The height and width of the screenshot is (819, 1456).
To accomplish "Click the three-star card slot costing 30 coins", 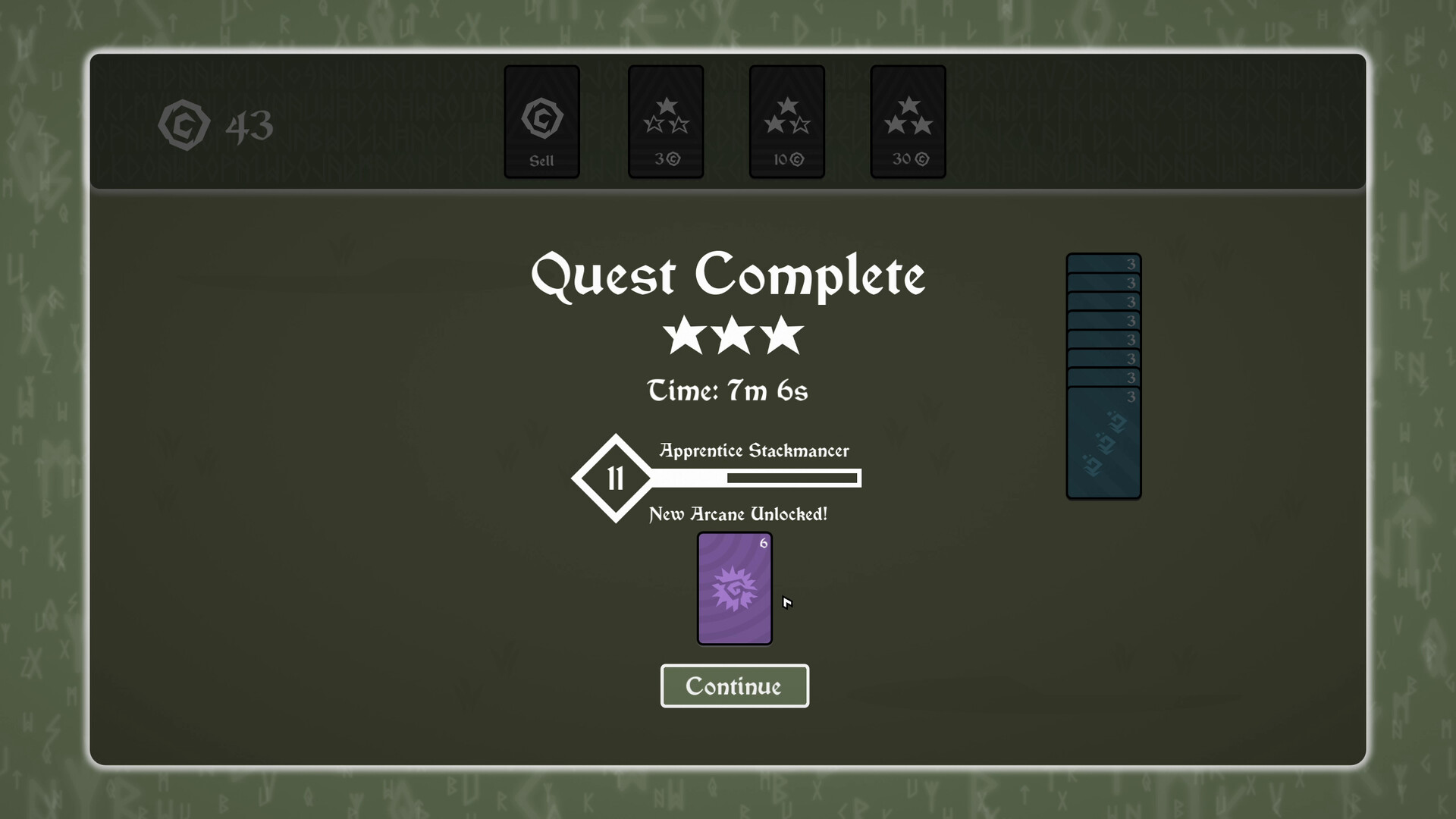I will [908, 121].
